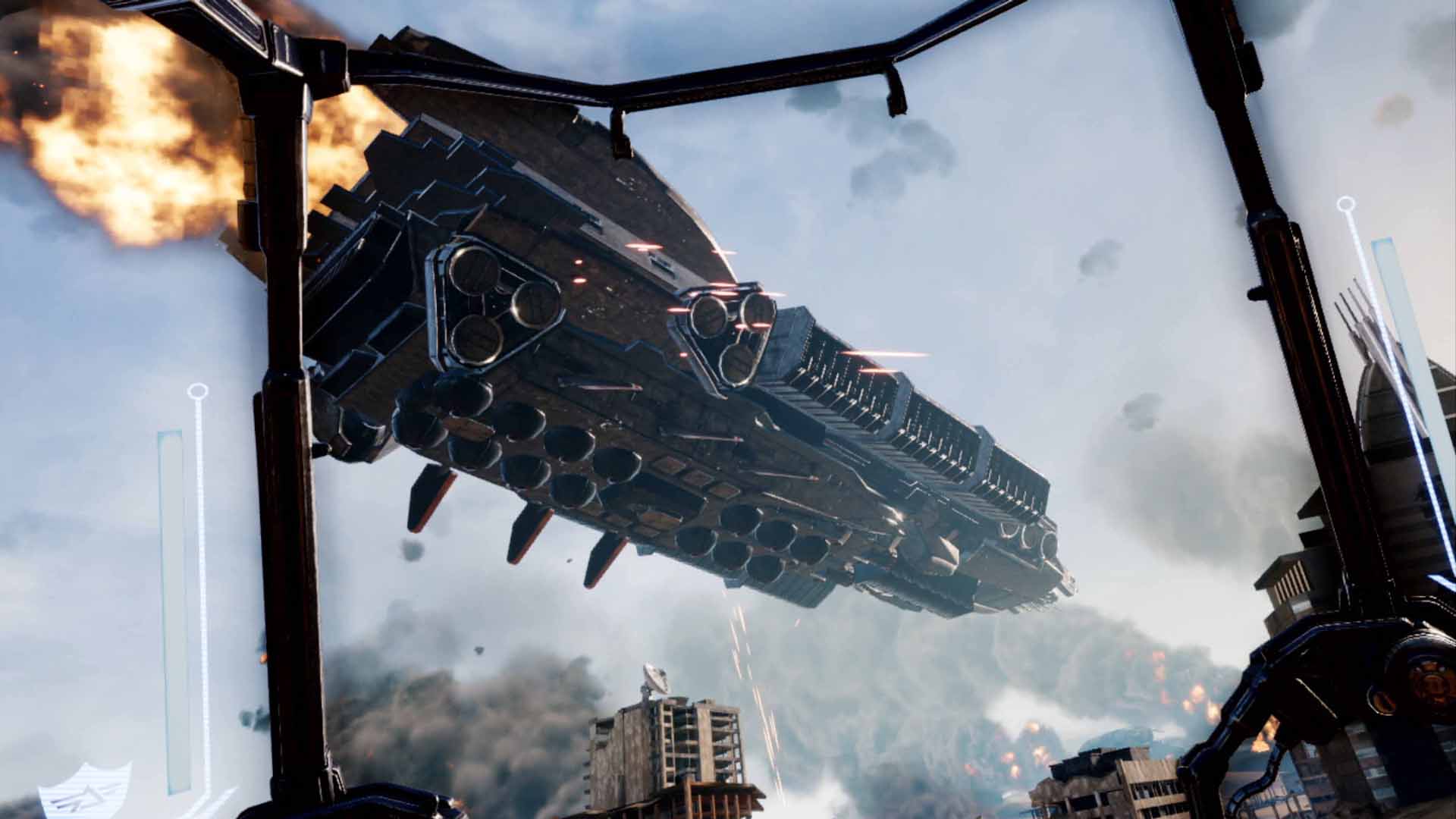Target the capital ship's triangular engine cluster
This screenshot has height=819, width=1456.
click(493, 303)
